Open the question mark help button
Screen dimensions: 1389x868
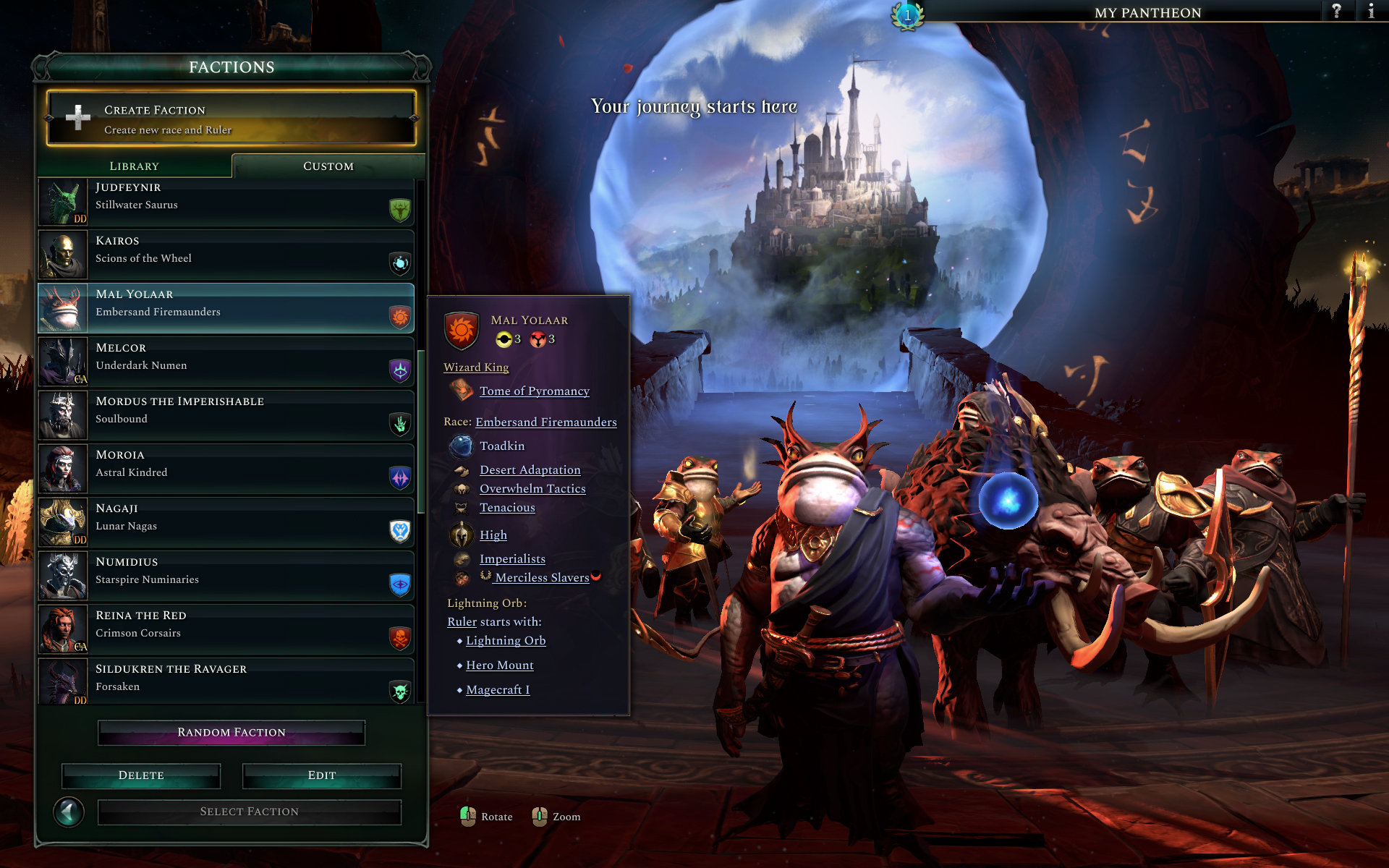1336,11
